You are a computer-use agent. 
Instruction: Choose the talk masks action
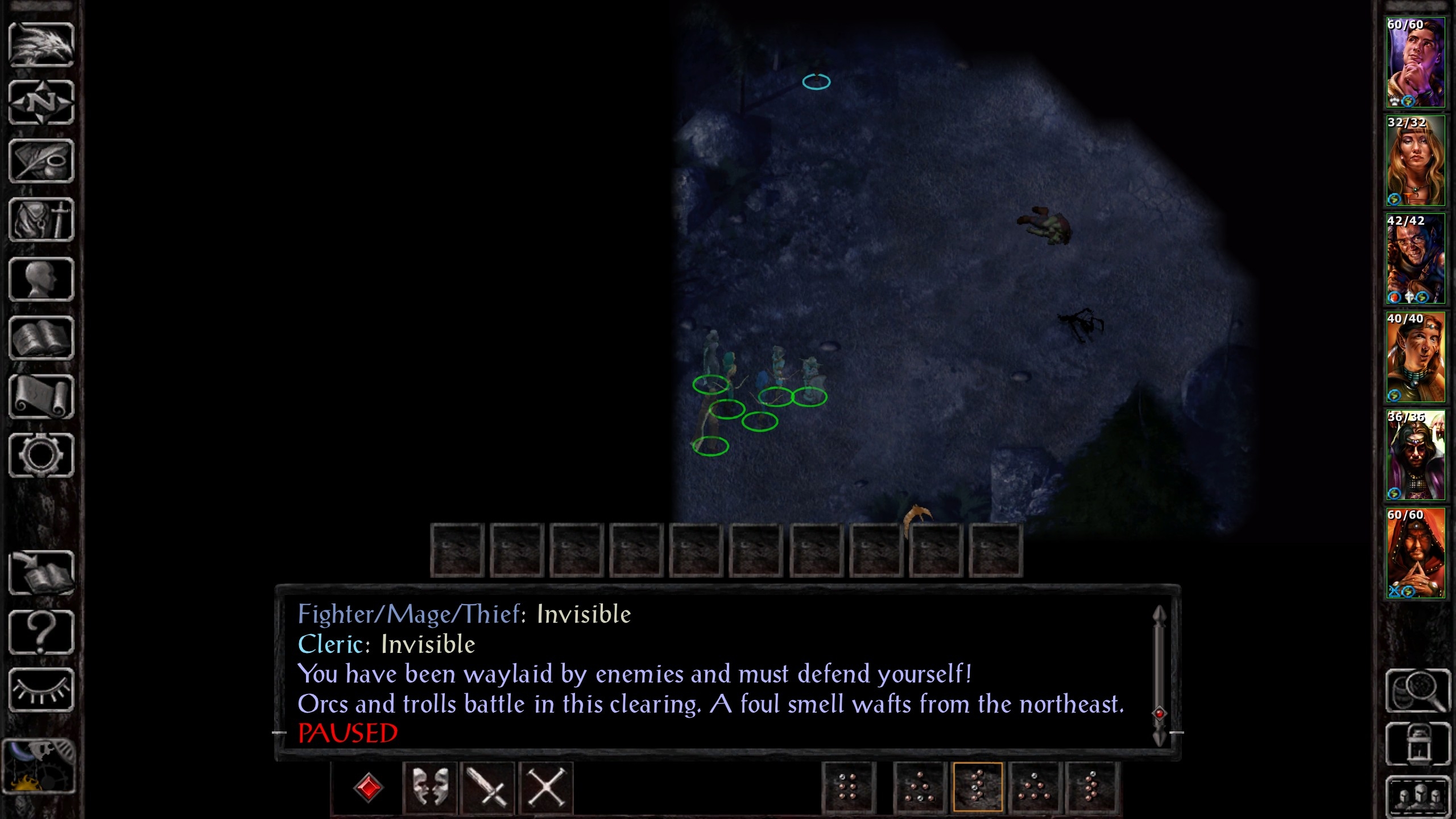pos(429,788)
